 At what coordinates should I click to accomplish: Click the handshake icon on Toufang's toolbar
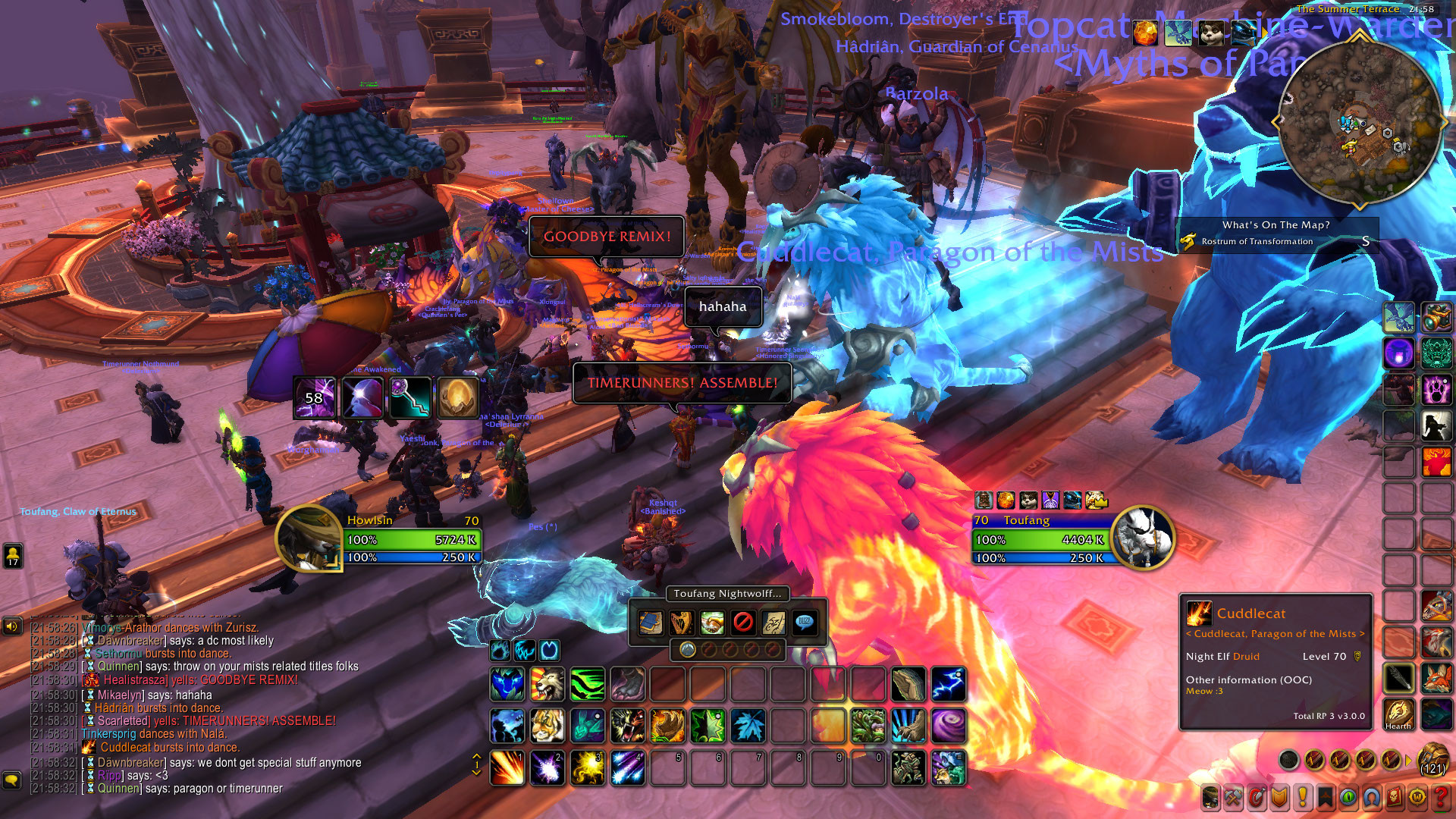pos(711,623)
